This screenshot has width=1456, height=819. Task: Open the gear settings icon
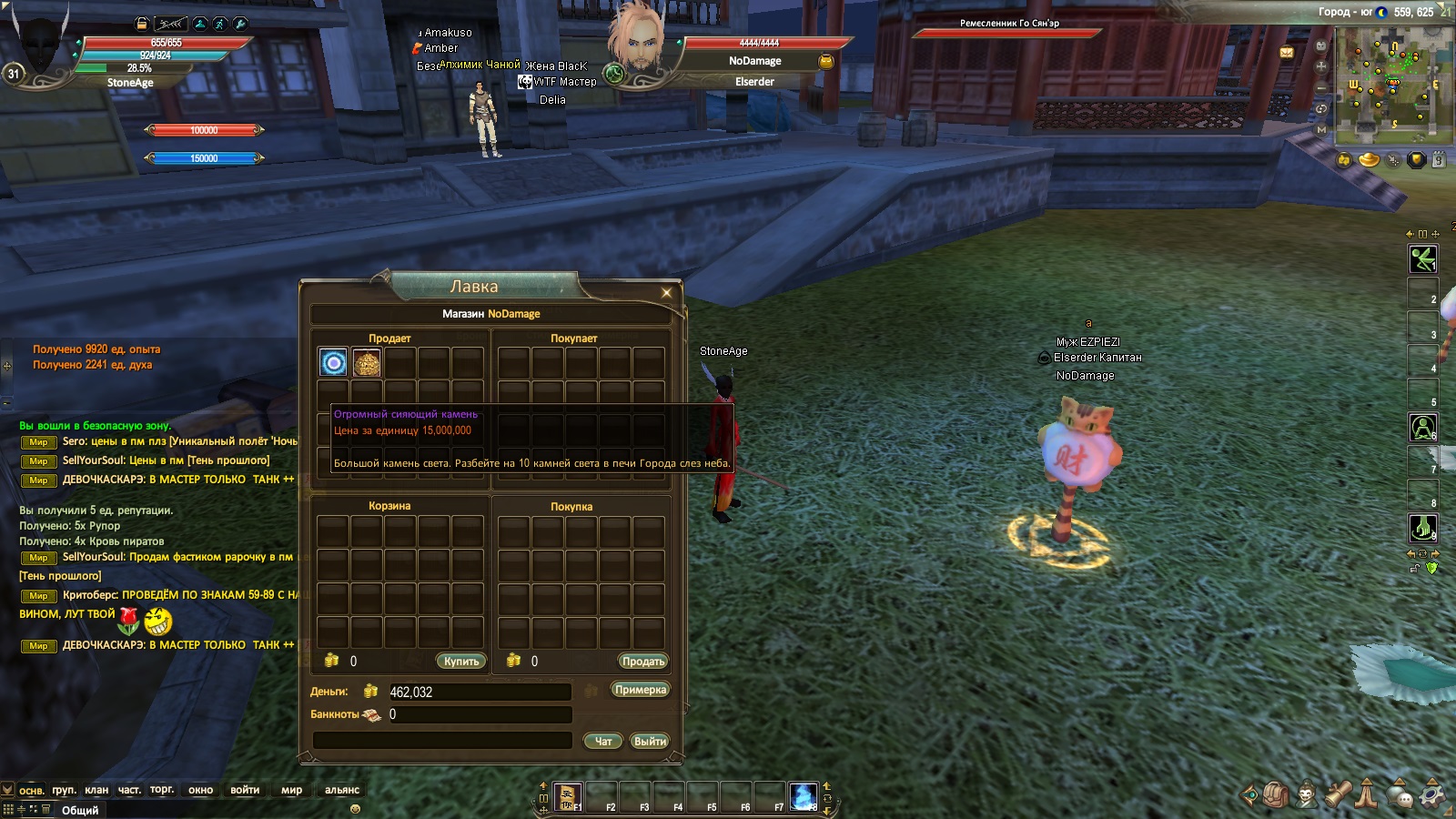point(1432,794)
